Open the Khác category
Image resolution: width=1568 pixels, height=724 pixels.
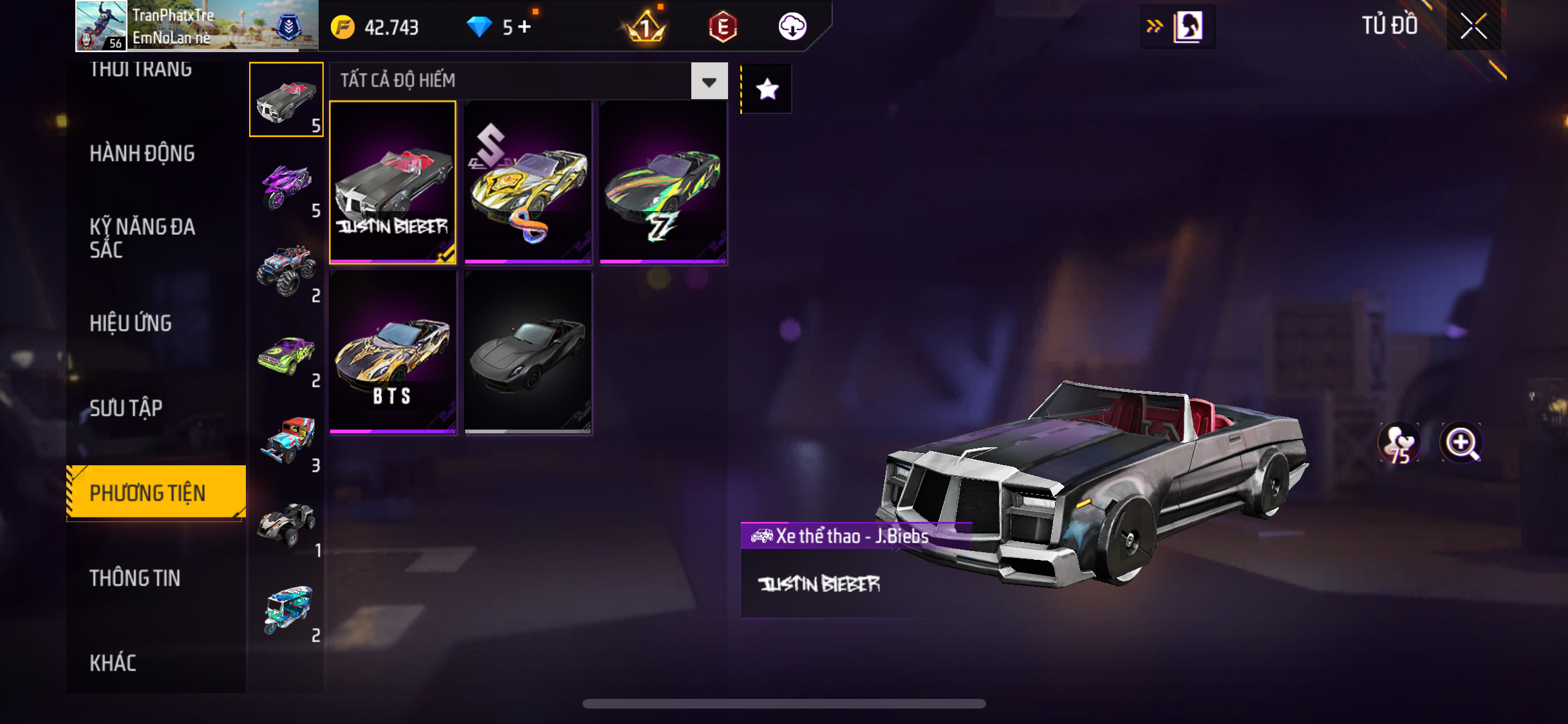113,663
